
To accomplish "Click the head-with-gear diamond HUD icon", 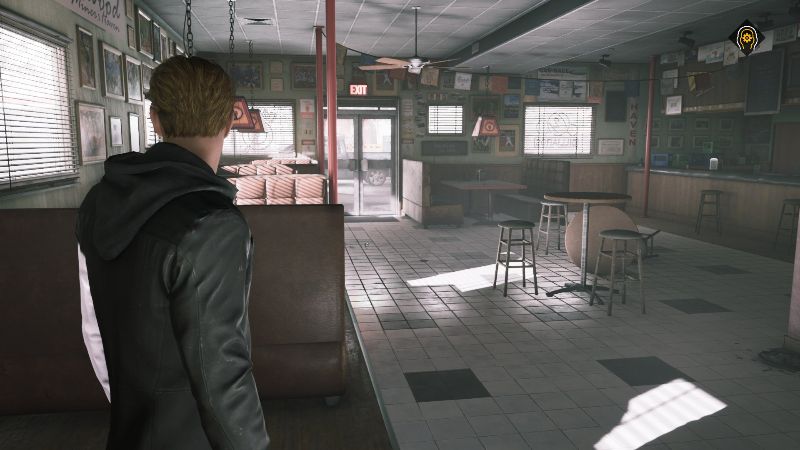I will (747, 37).
